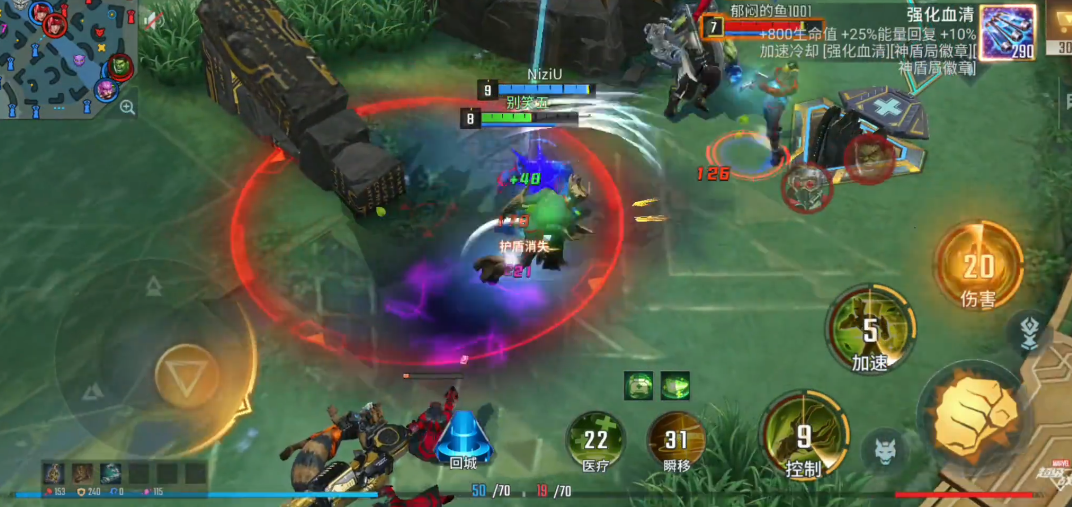This screenshot has width=1072, height=507.
Task: Use the 医疗 heal summoner spell
Action: point(596,440)
